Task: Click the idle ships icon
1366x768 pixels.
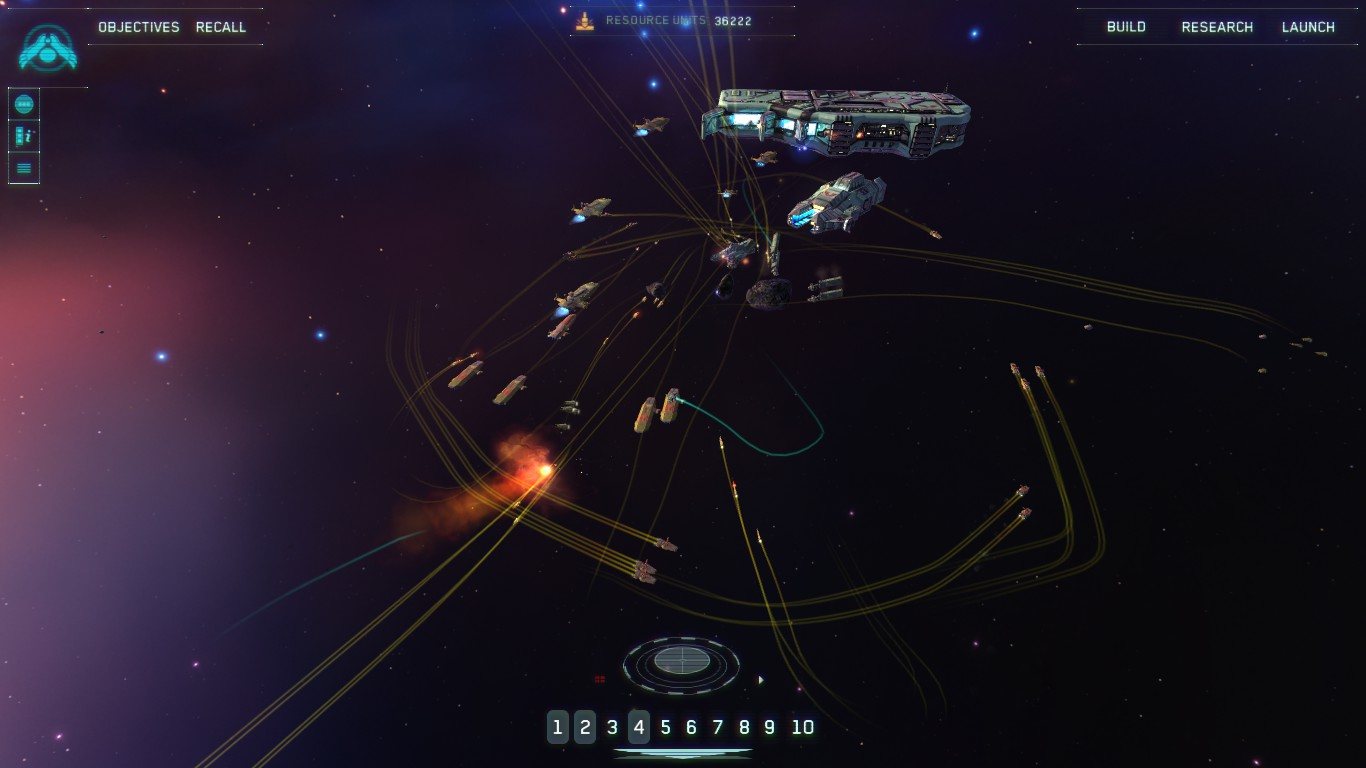Action: coord(25,136)
